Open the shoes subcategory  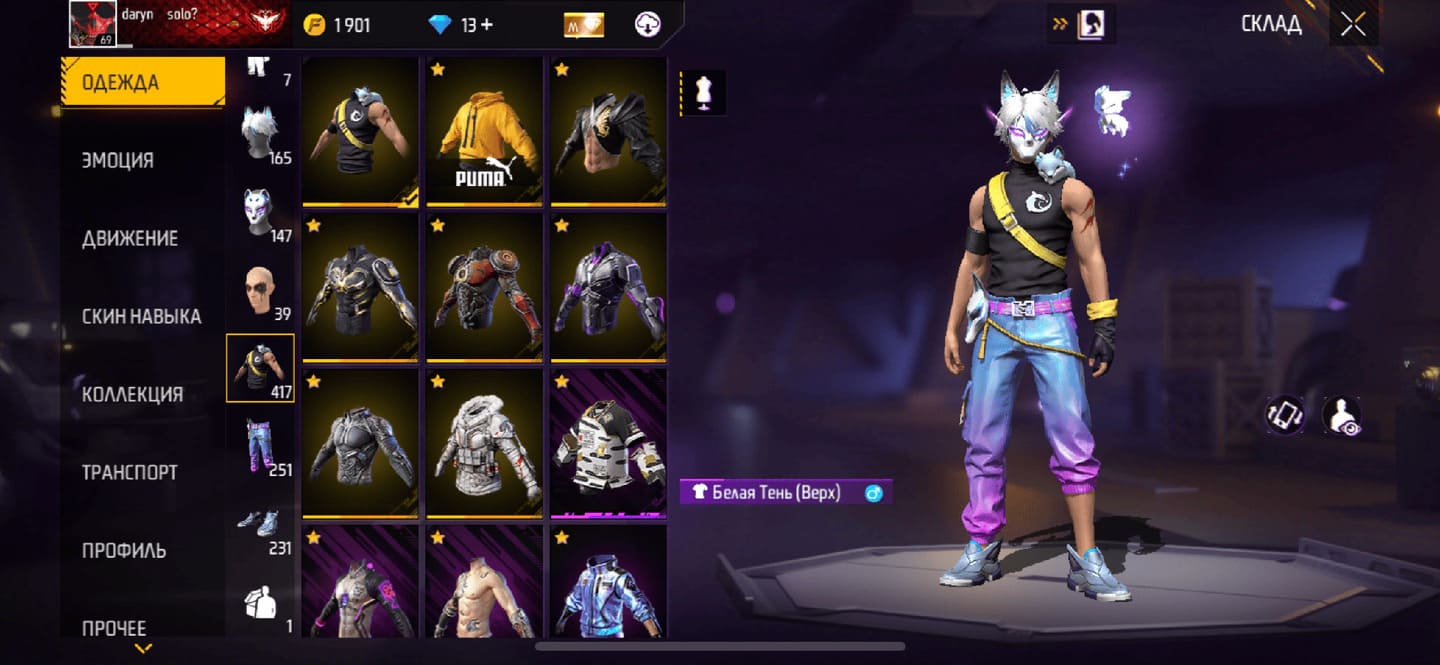point(260,525)
